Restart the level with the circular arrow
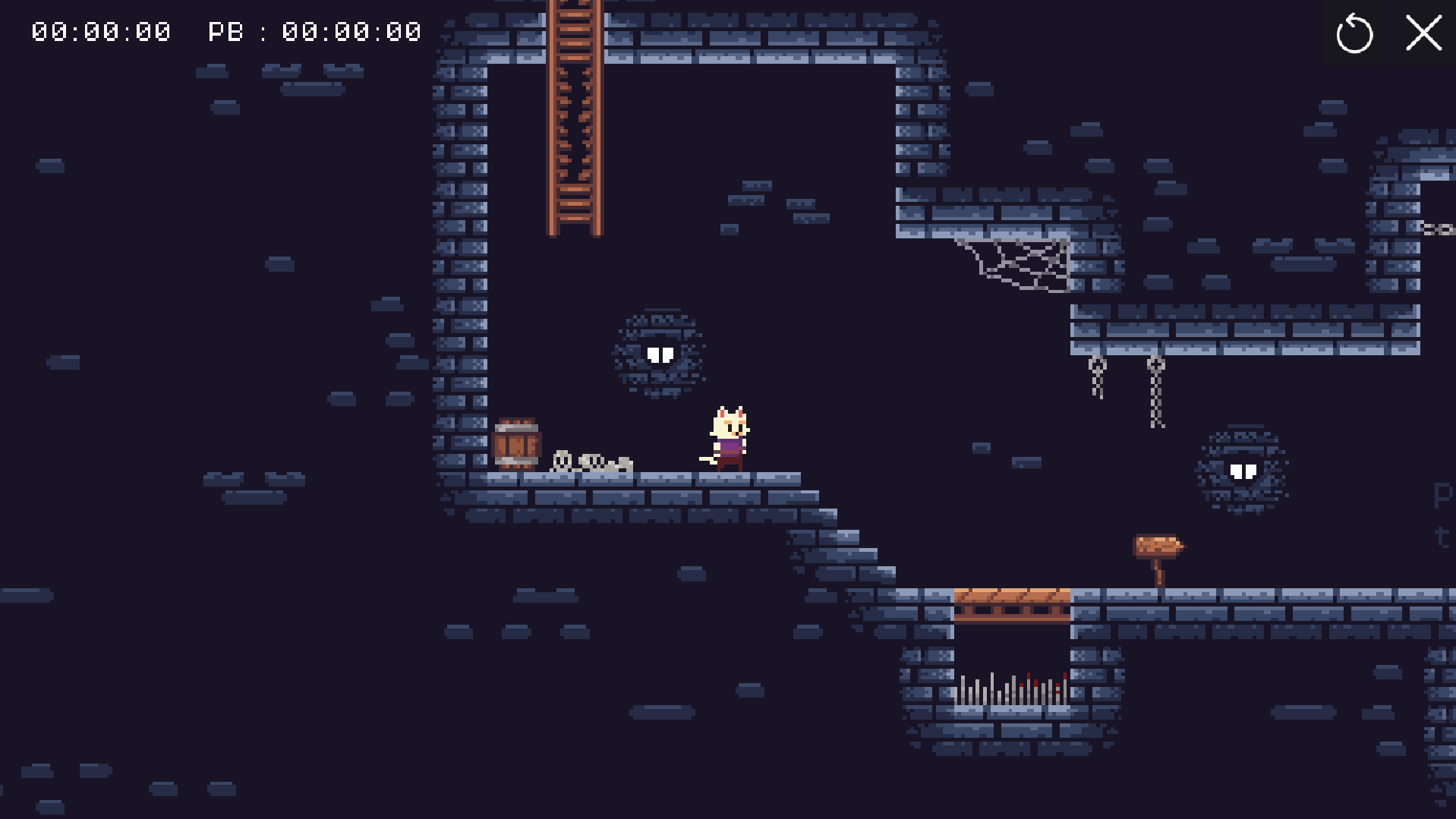1456x819 pixels. tap(1354, 34)
